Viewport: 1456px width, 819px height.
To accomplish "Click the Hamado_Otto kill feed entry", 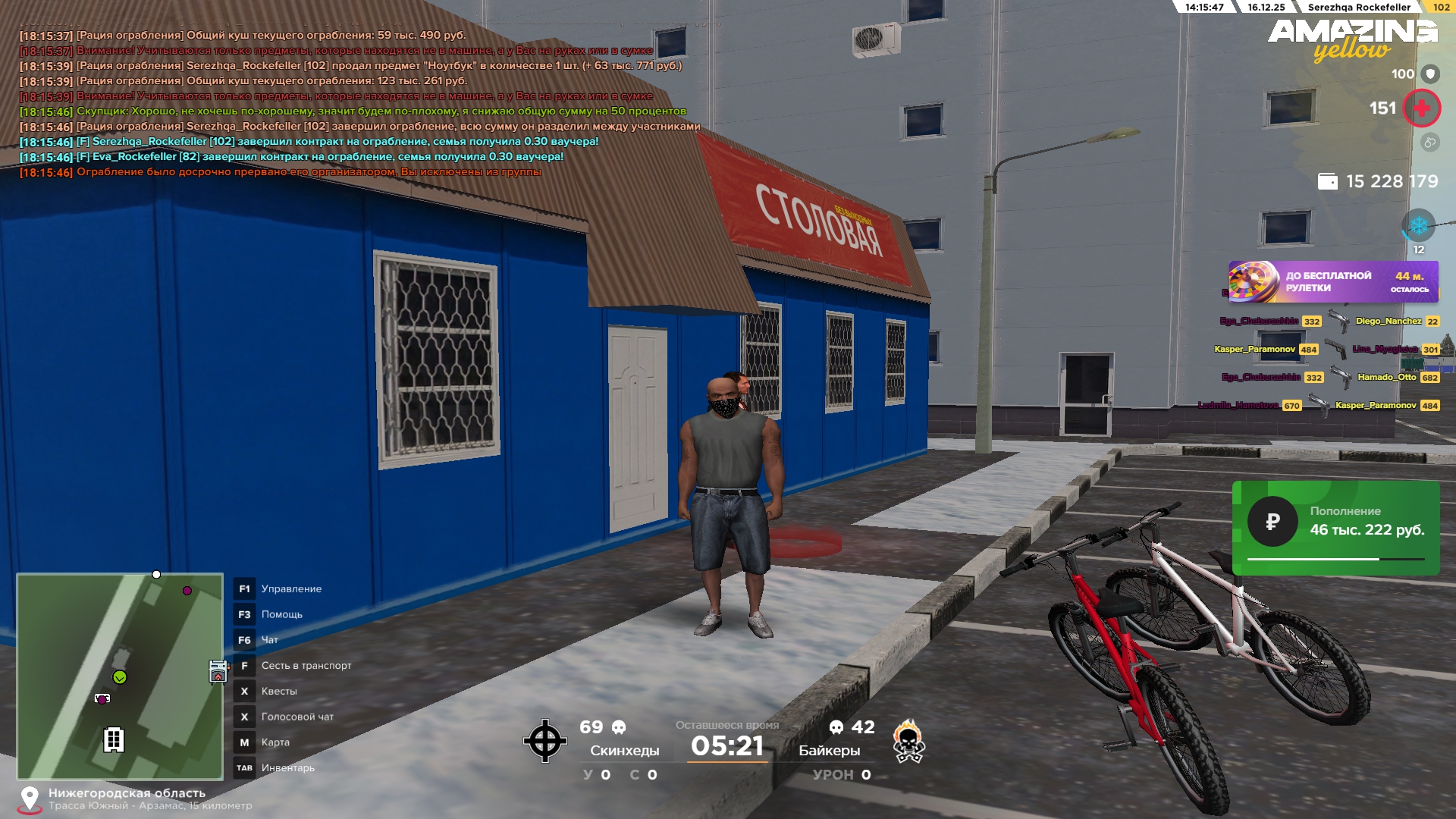I will point(1386,377).
